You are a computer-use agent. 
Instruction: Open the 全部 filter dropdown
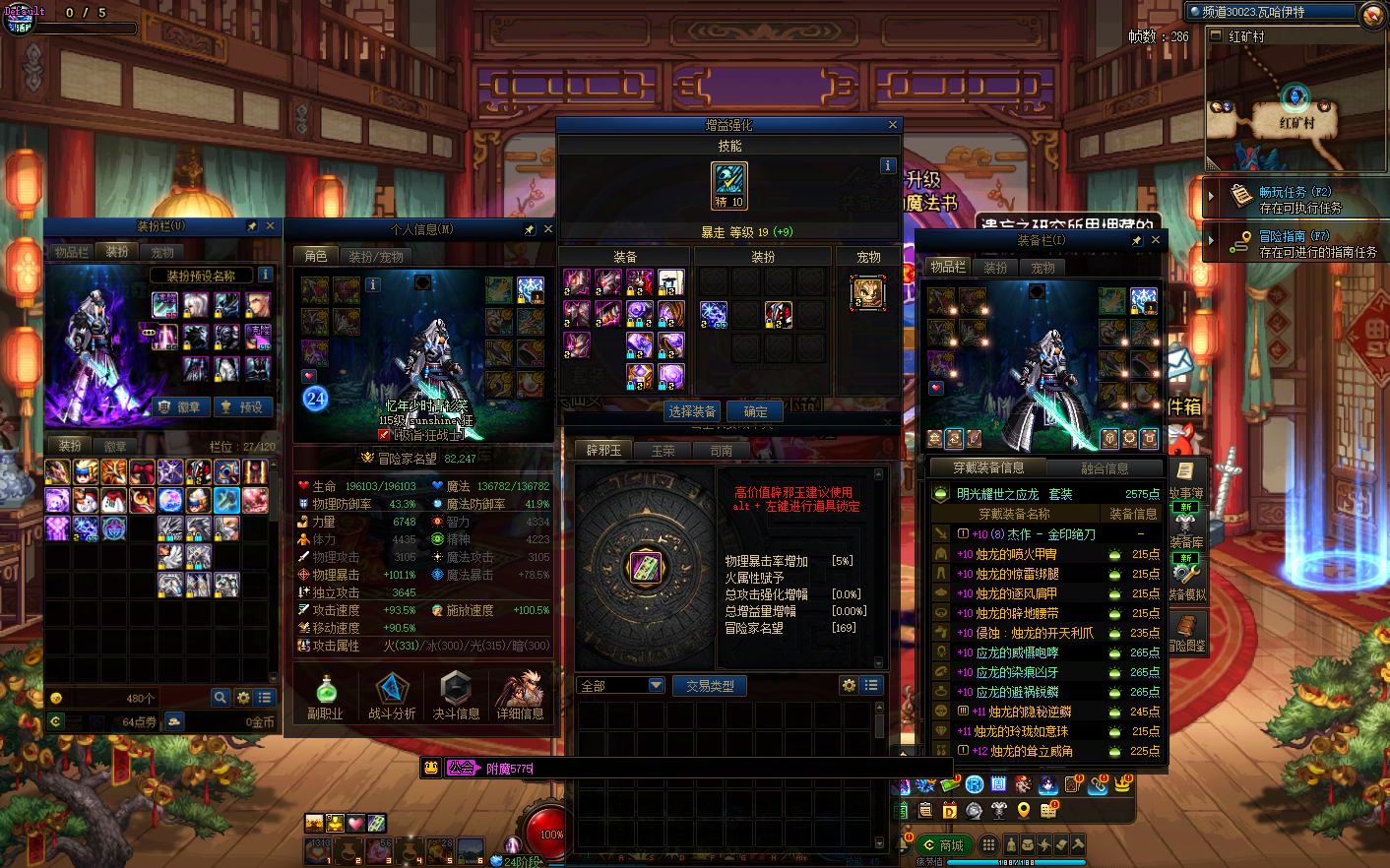pyautogui.click(x=620, y=686)
